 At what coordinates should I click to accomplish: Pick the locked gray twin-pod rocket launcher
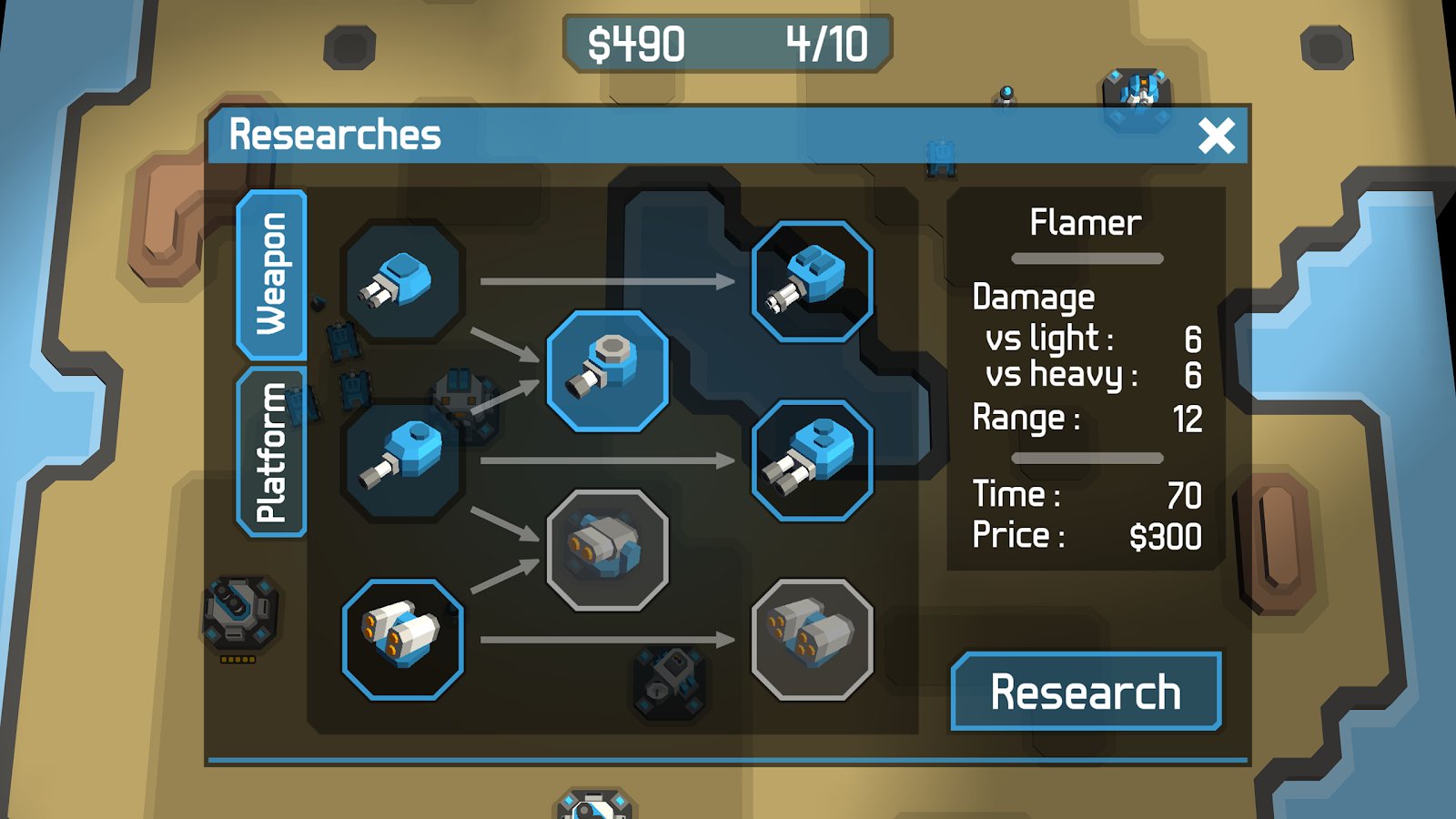(x=812, y=639)
